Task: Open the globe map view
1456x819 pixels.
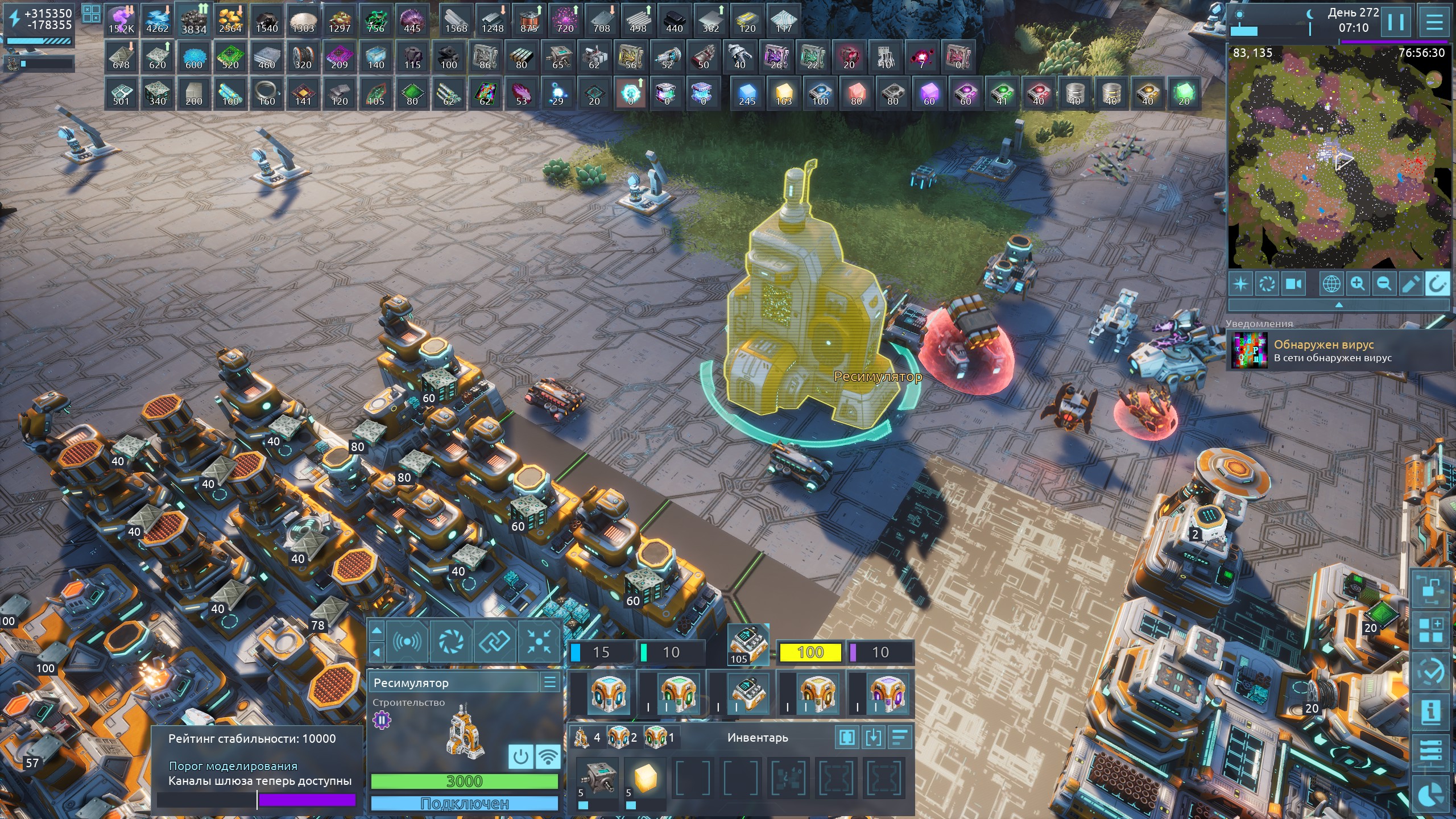Action: point(1331,283)
